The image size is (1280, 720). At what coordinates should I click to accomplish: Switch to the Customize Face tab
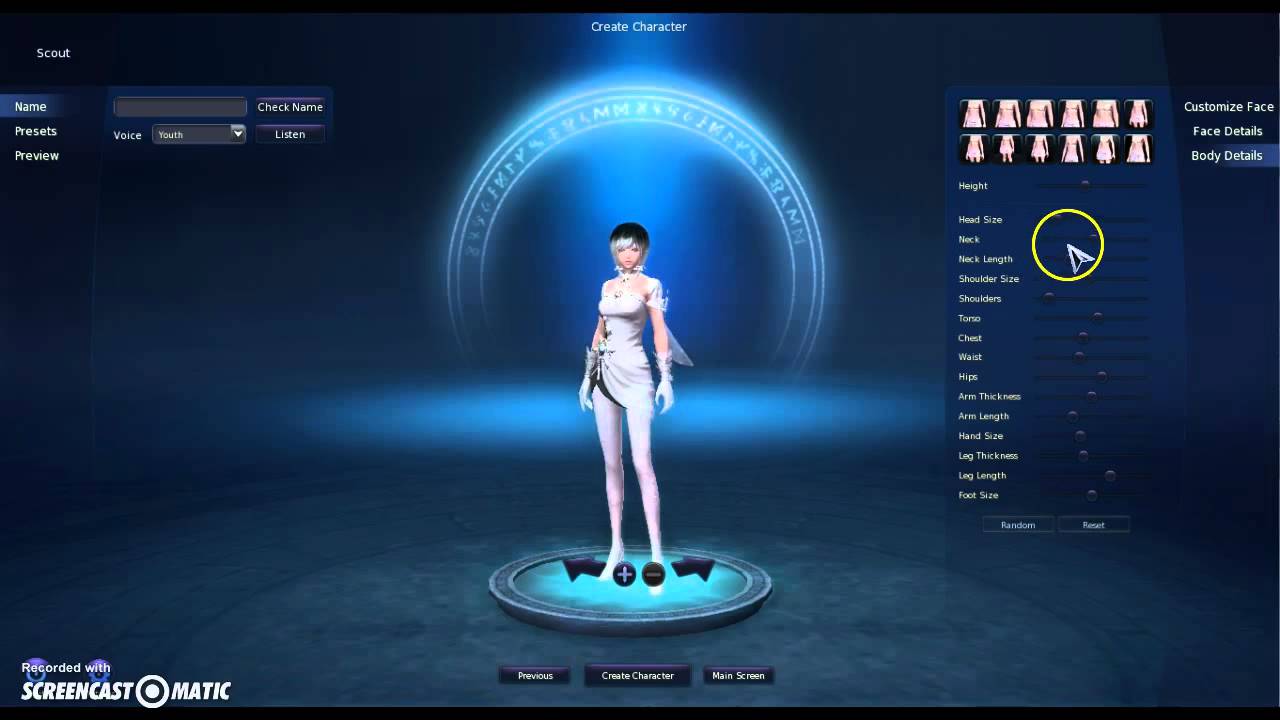point(1228,106)
